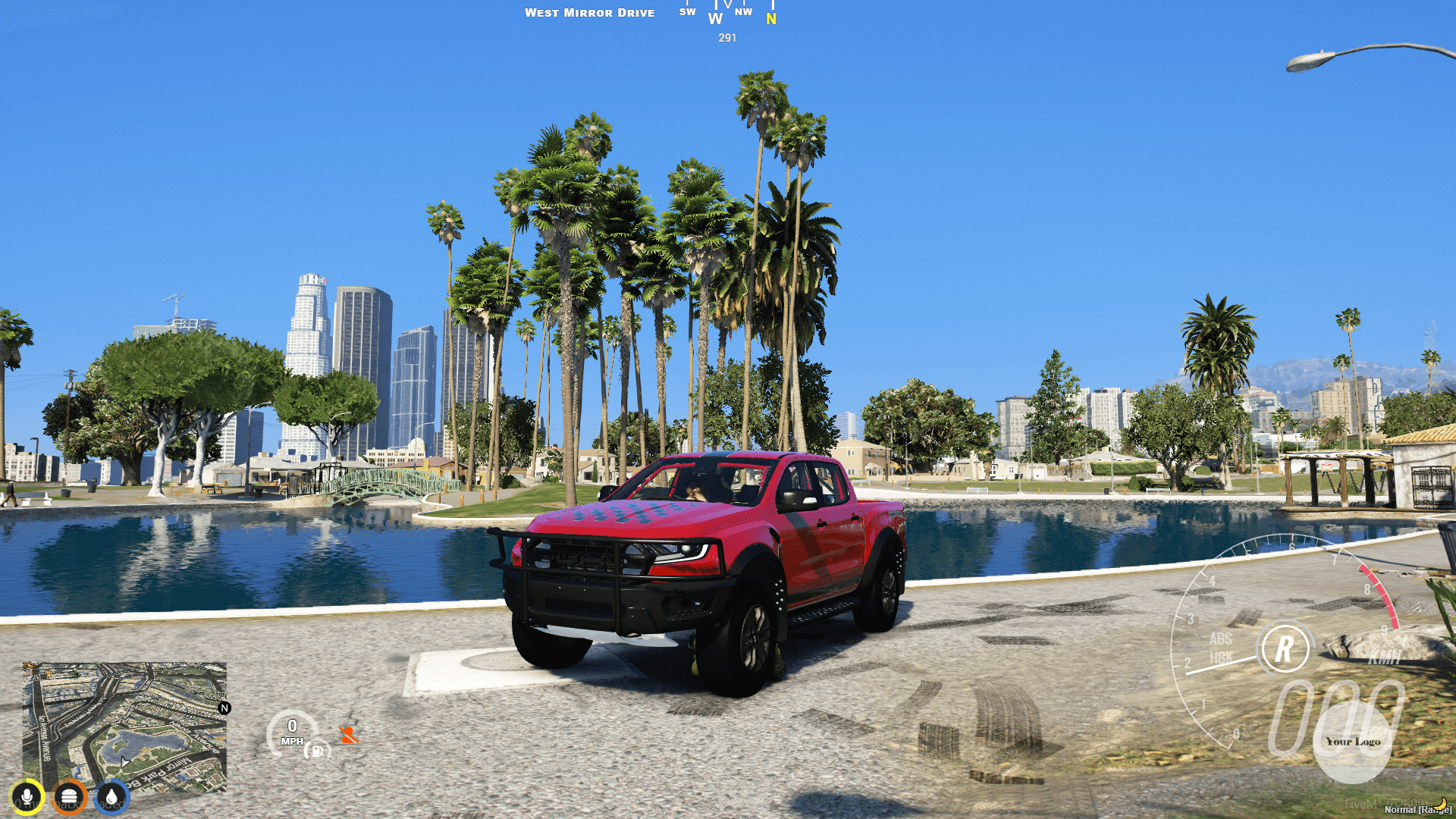Screen dimensions: 1456x819
Task: Select the hunger burger status icon
Action: (69, 796)
